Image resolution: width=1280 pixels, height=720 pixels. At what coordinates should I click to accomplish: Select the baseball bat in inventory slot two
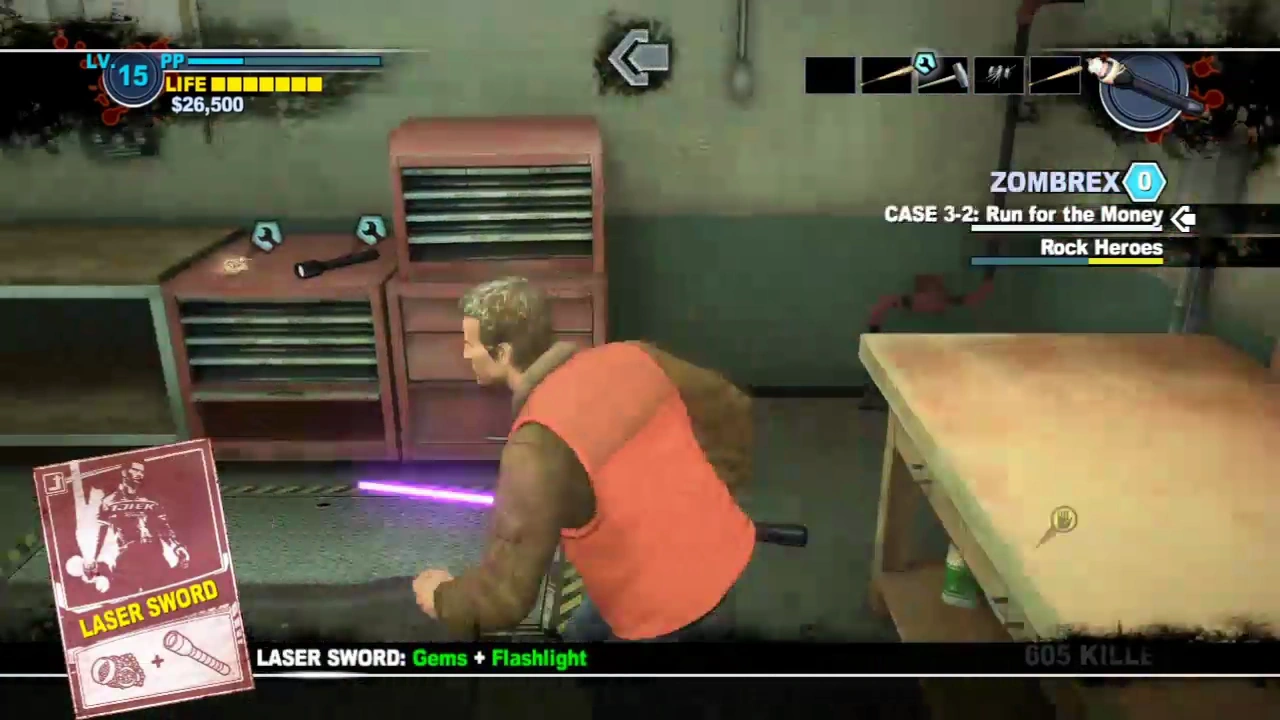[x=885, y=75]
